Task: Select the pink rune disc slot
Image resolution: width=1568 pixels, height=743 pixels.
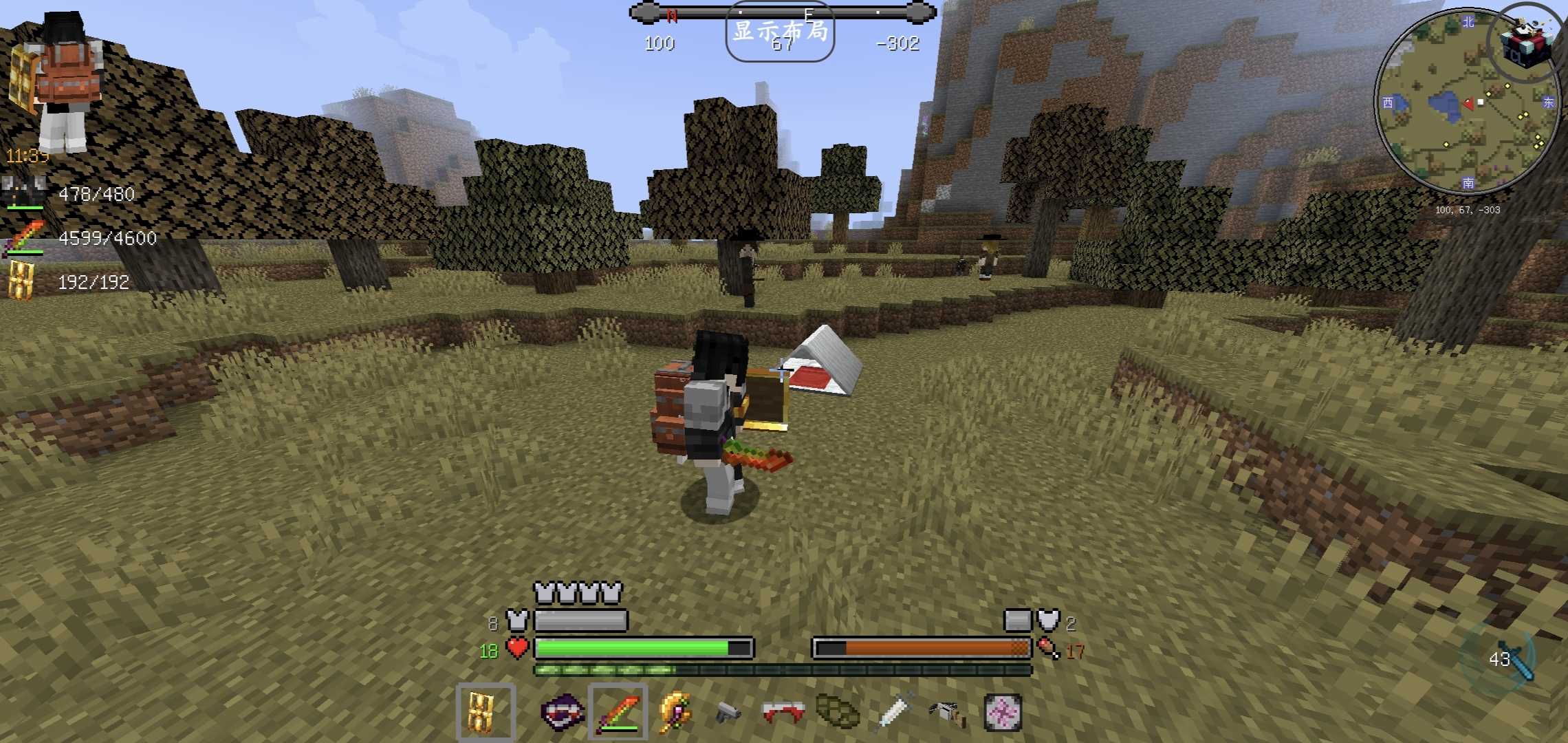Action: tap(1002, 712)
